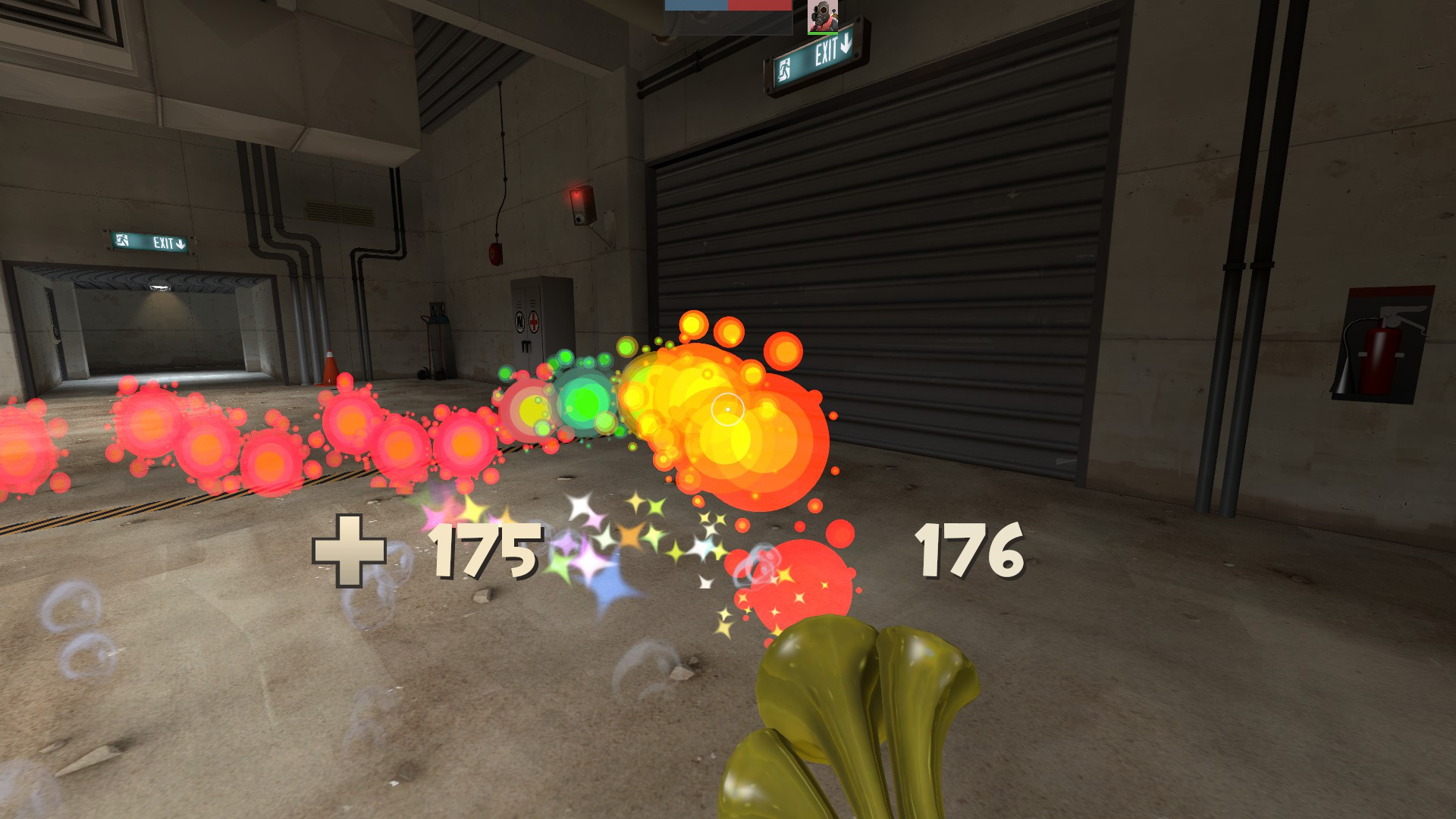Click the dark scoreboard panel at top of screen
Screen dimensions: 1456x819
728,23
